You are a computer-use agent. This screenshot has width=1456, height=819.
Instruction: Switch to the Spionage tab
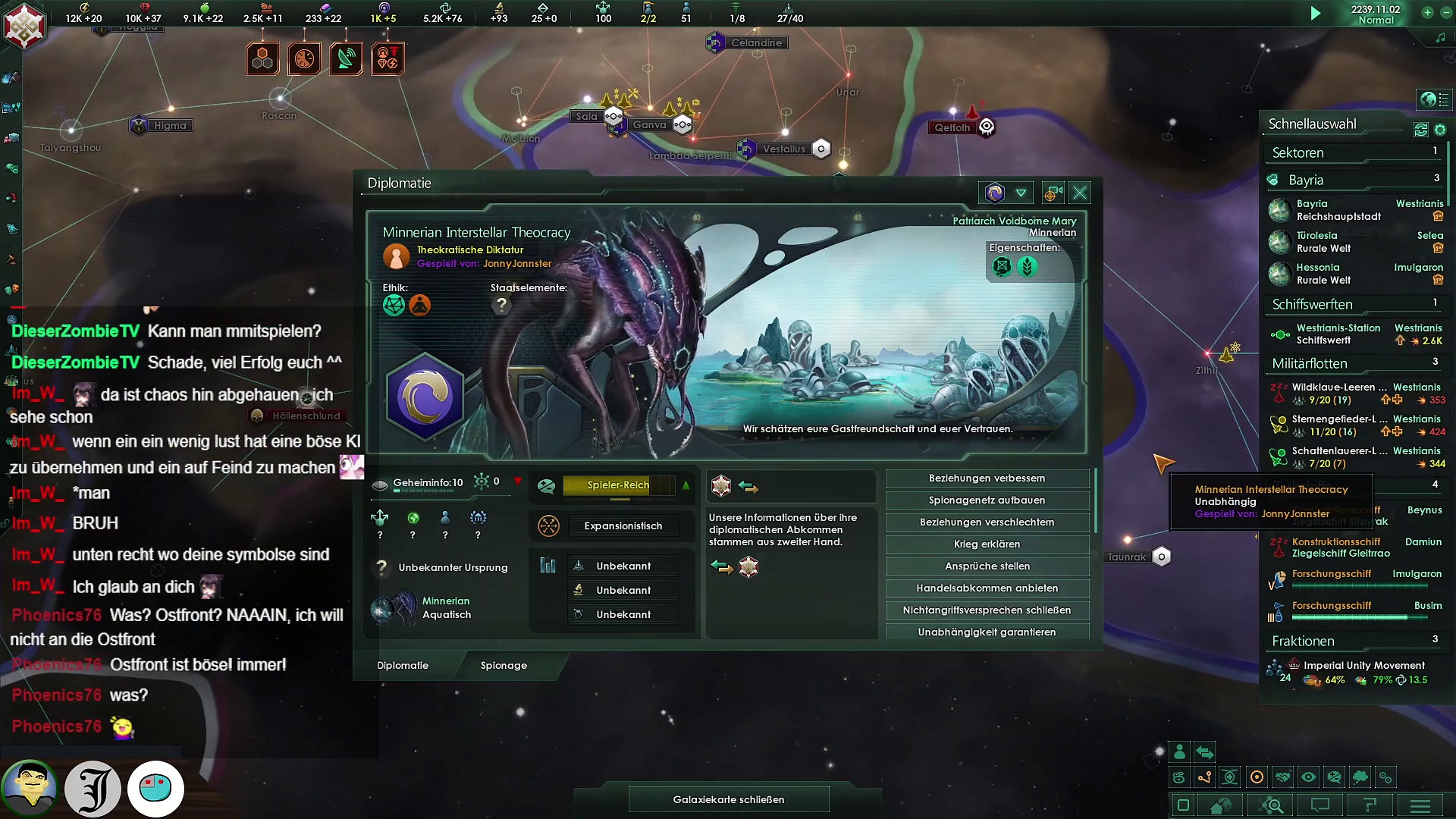(504, 666)
